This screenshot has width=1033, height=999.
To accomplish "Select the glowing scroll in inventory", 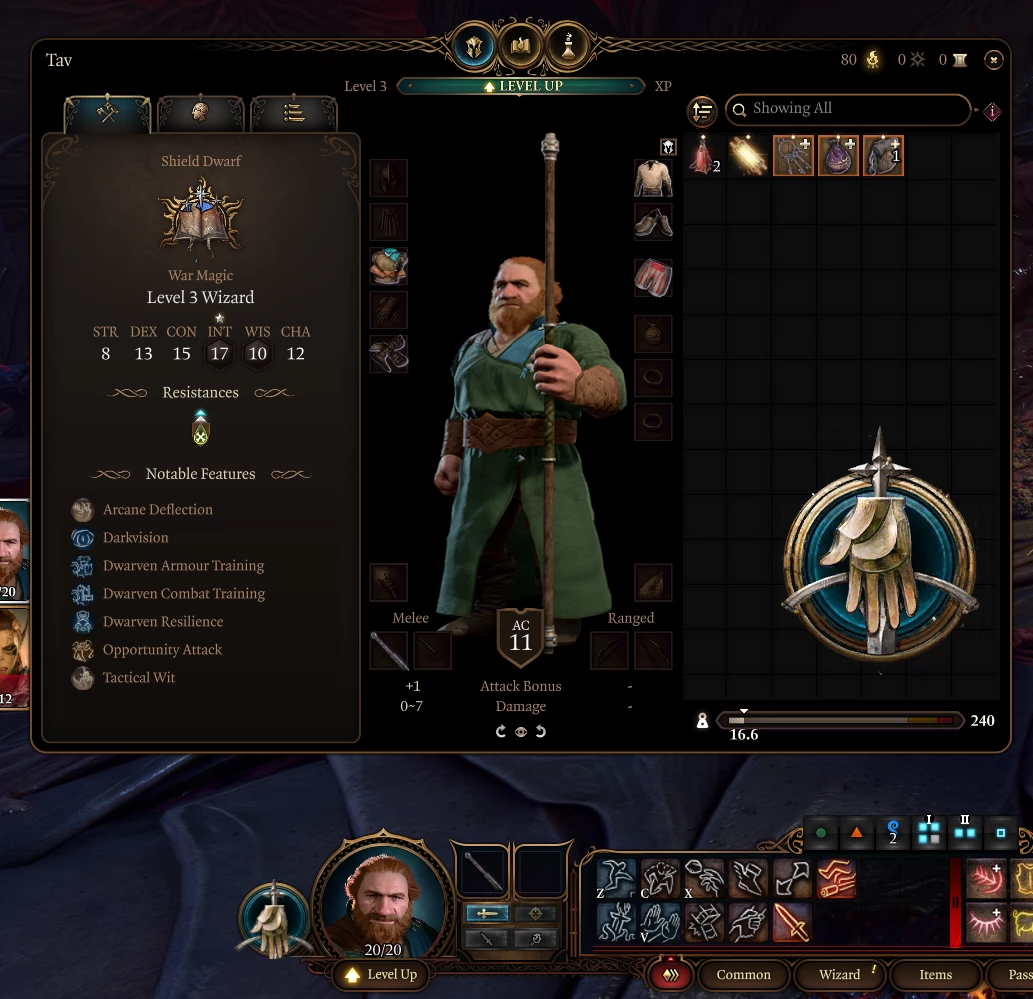I will tap(748, 156).
